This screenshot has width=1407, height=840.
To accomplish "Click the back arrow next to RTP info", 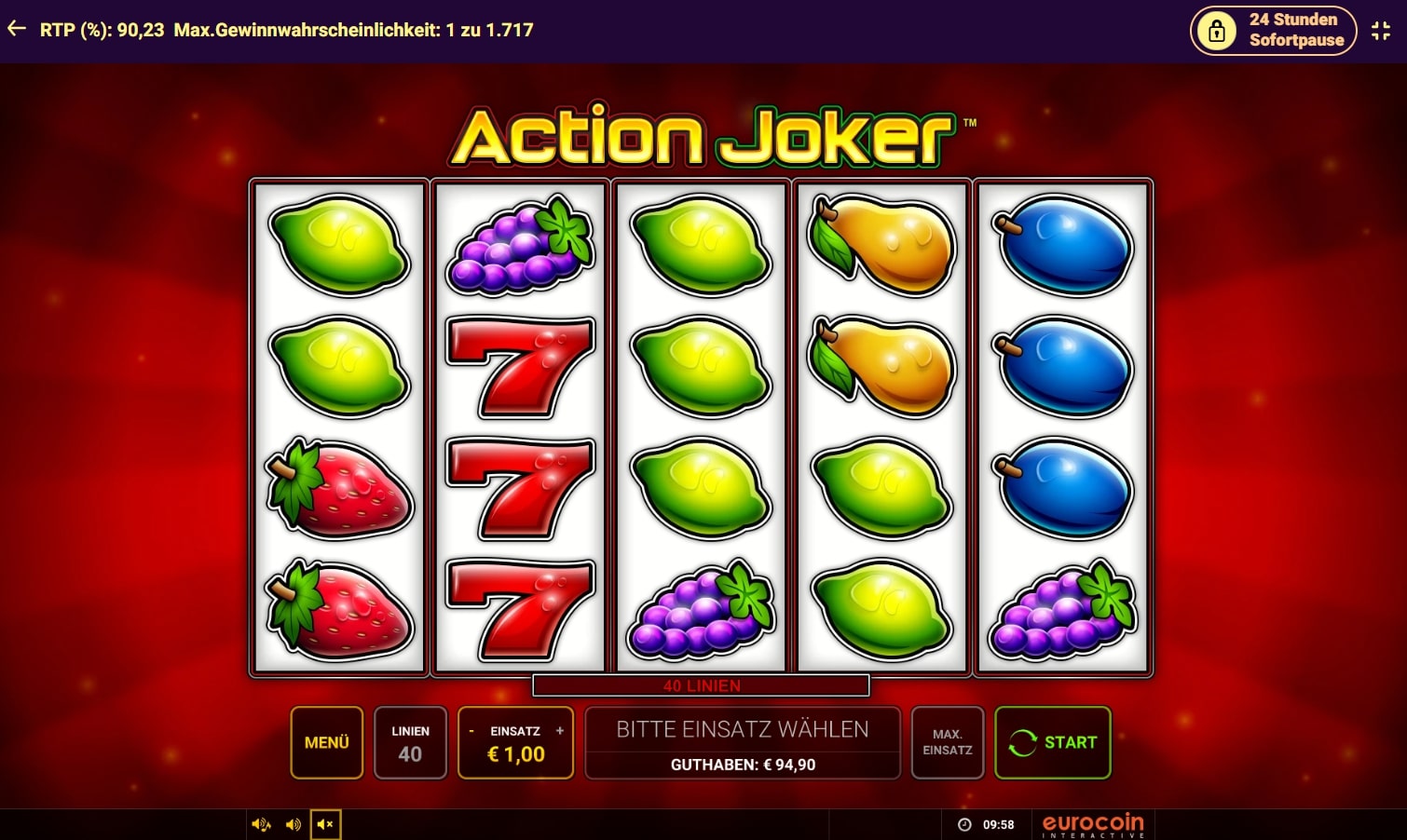I will click(16, 28).
